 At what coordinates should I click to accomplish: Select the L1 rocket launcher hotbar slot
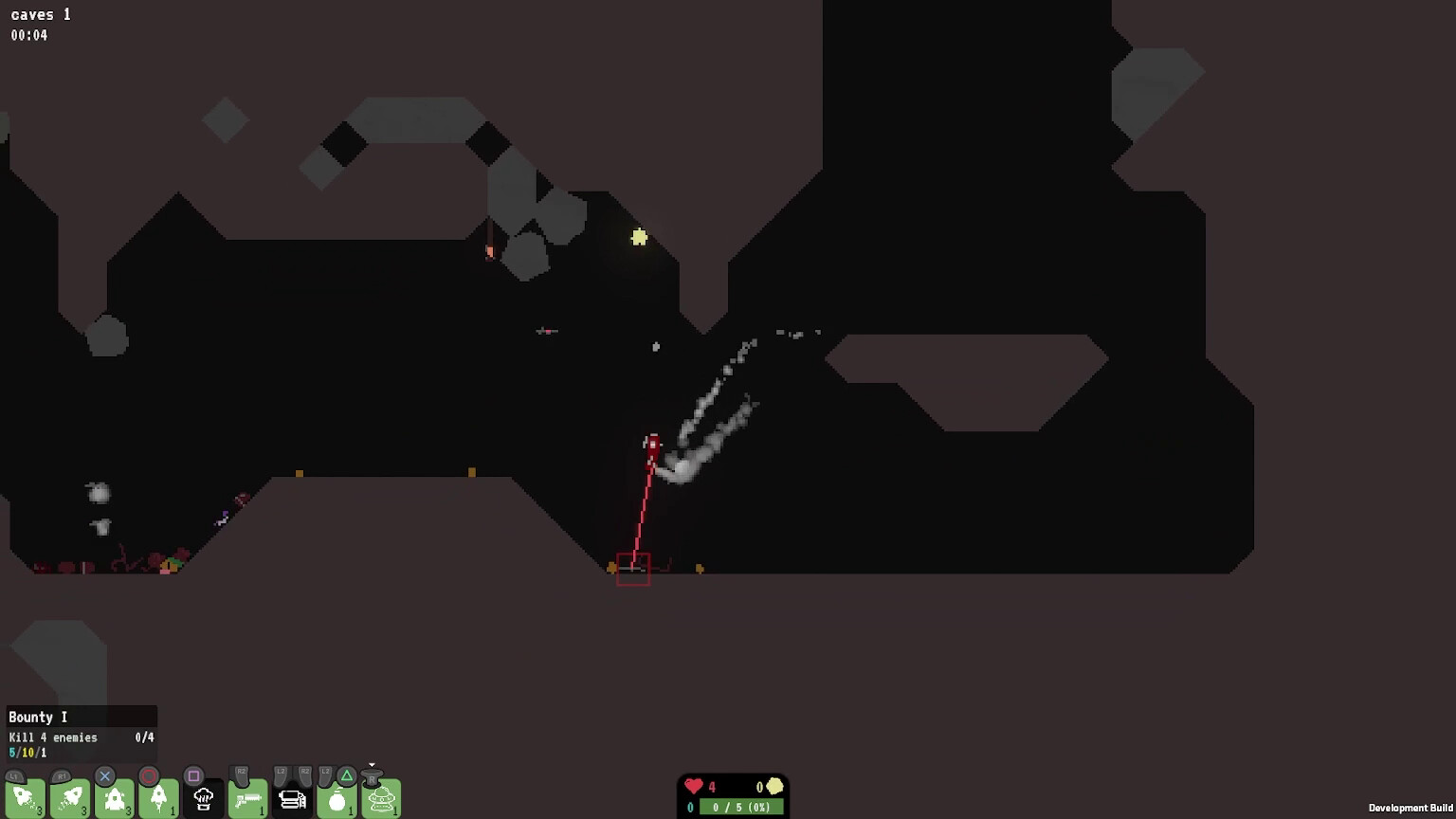click(x=26, y=799)
